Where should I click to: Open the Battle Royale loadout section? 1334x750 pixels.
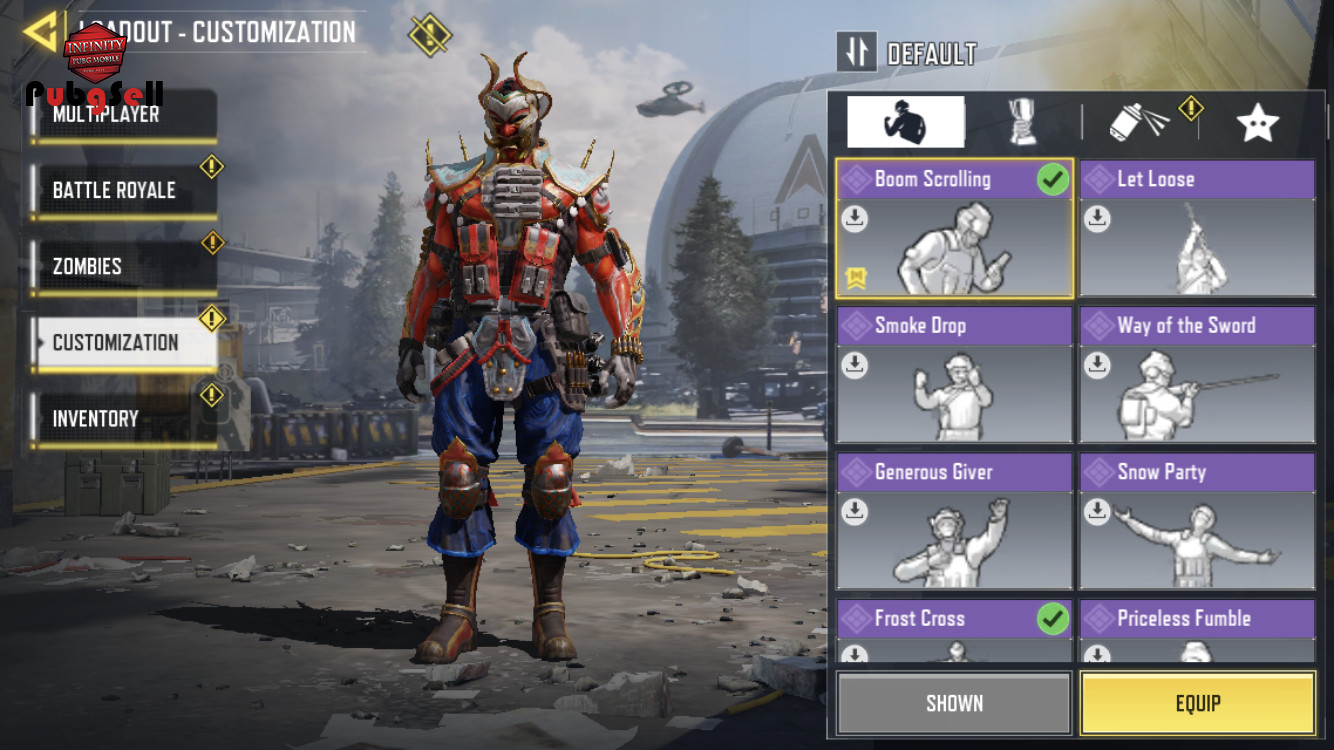tap(124, 190)
